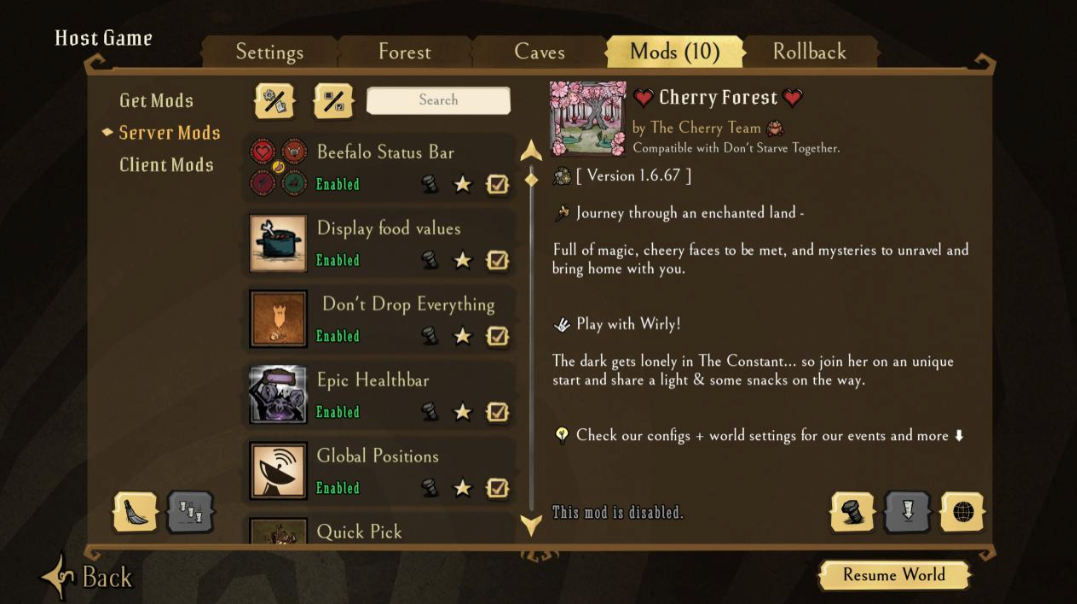Screen dimensions: 1077x604
Task: Switch to the Settings tab
Action: [x=269, y=52]
